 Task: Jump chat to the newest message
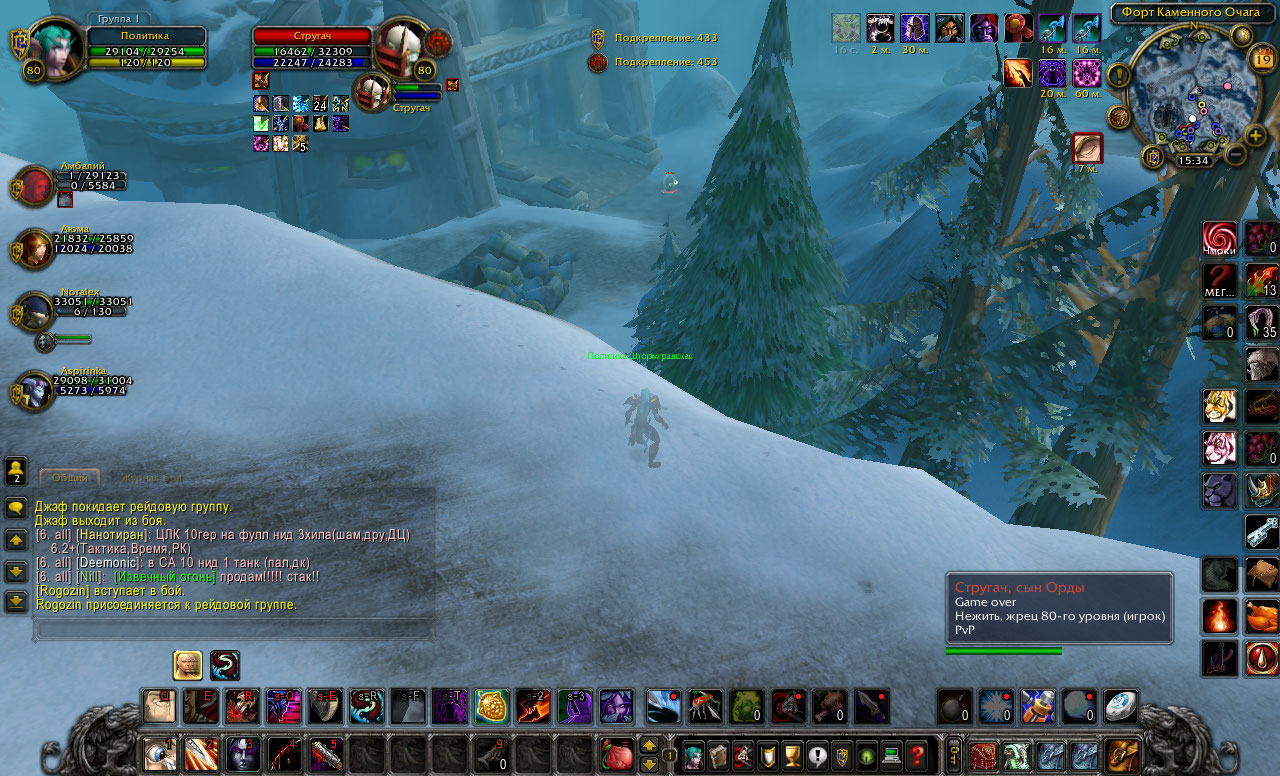click(x=16, y=601)
